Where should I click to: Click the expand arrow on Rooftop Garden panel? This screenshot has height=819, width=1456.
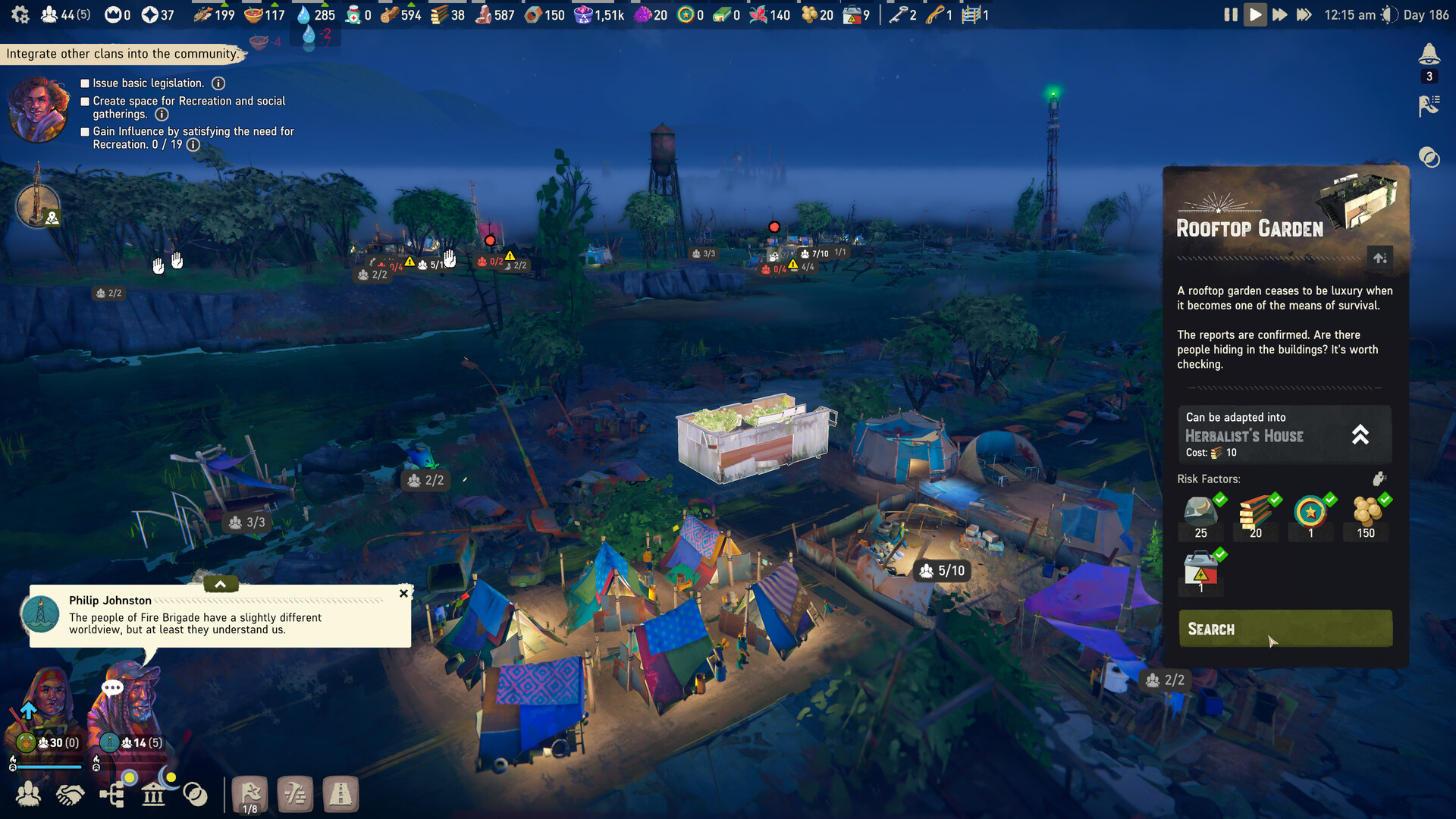1380,258
